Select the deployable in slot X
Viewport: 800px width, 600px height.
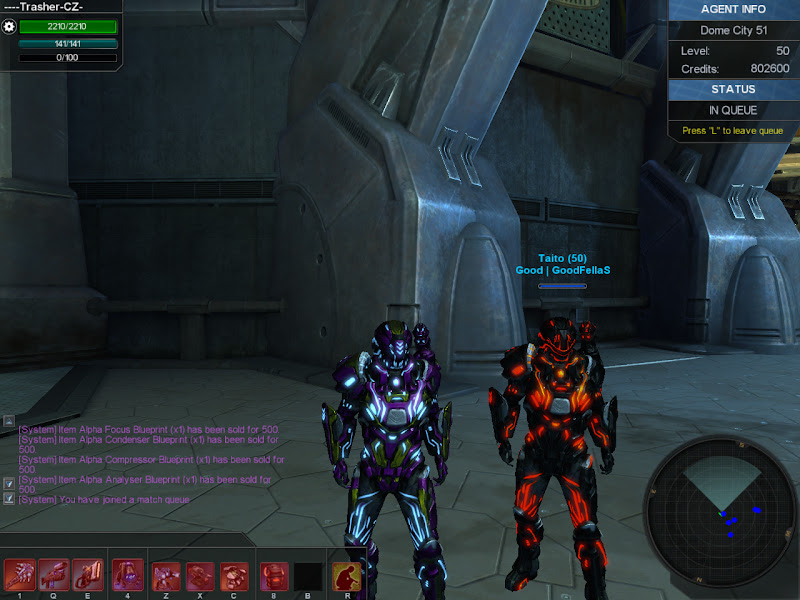(x=201, y=574)
